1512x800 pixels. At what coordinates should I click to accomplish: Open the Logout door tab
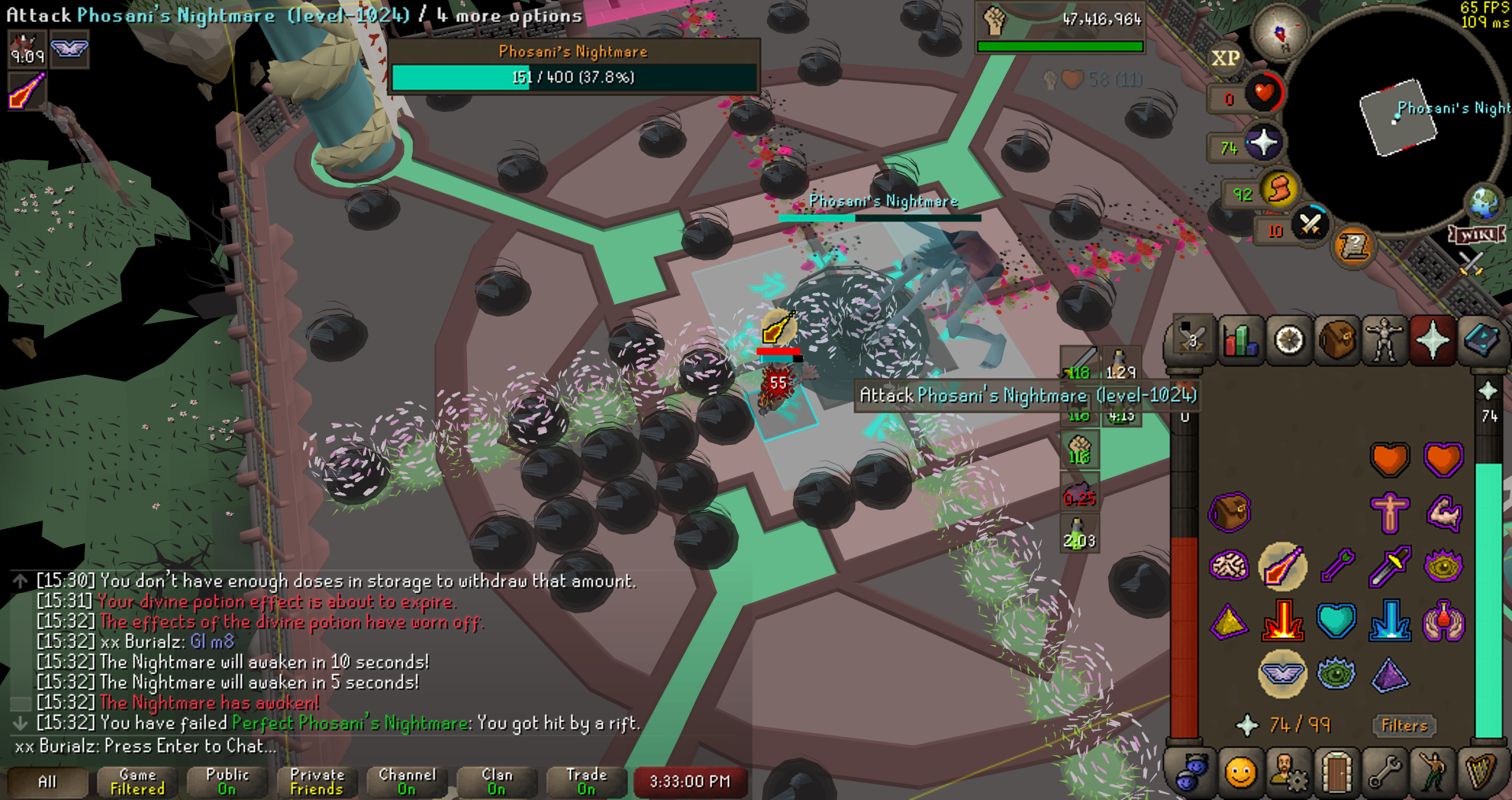tap(1336, 772)
